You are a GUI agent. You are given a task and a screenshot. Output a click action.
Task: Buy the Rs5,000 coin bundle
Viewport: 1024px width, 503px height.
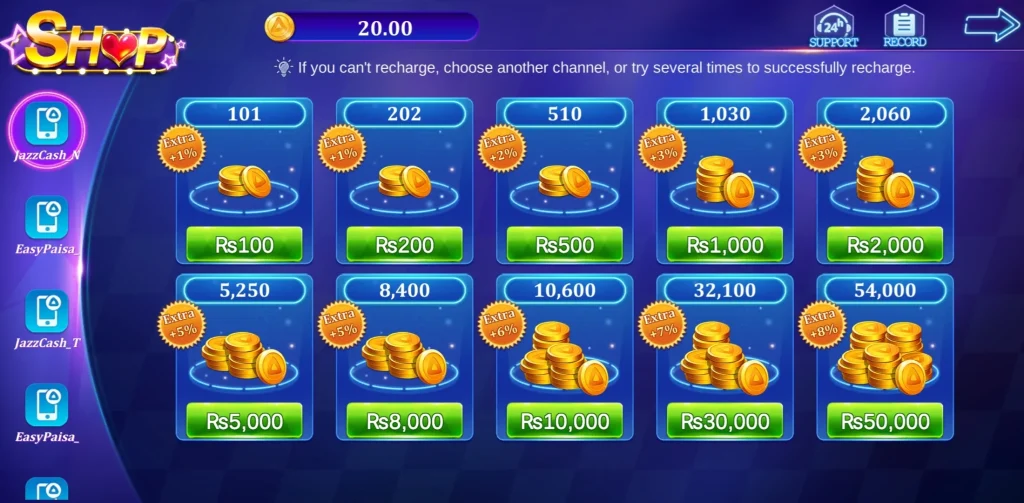[244, 421]
